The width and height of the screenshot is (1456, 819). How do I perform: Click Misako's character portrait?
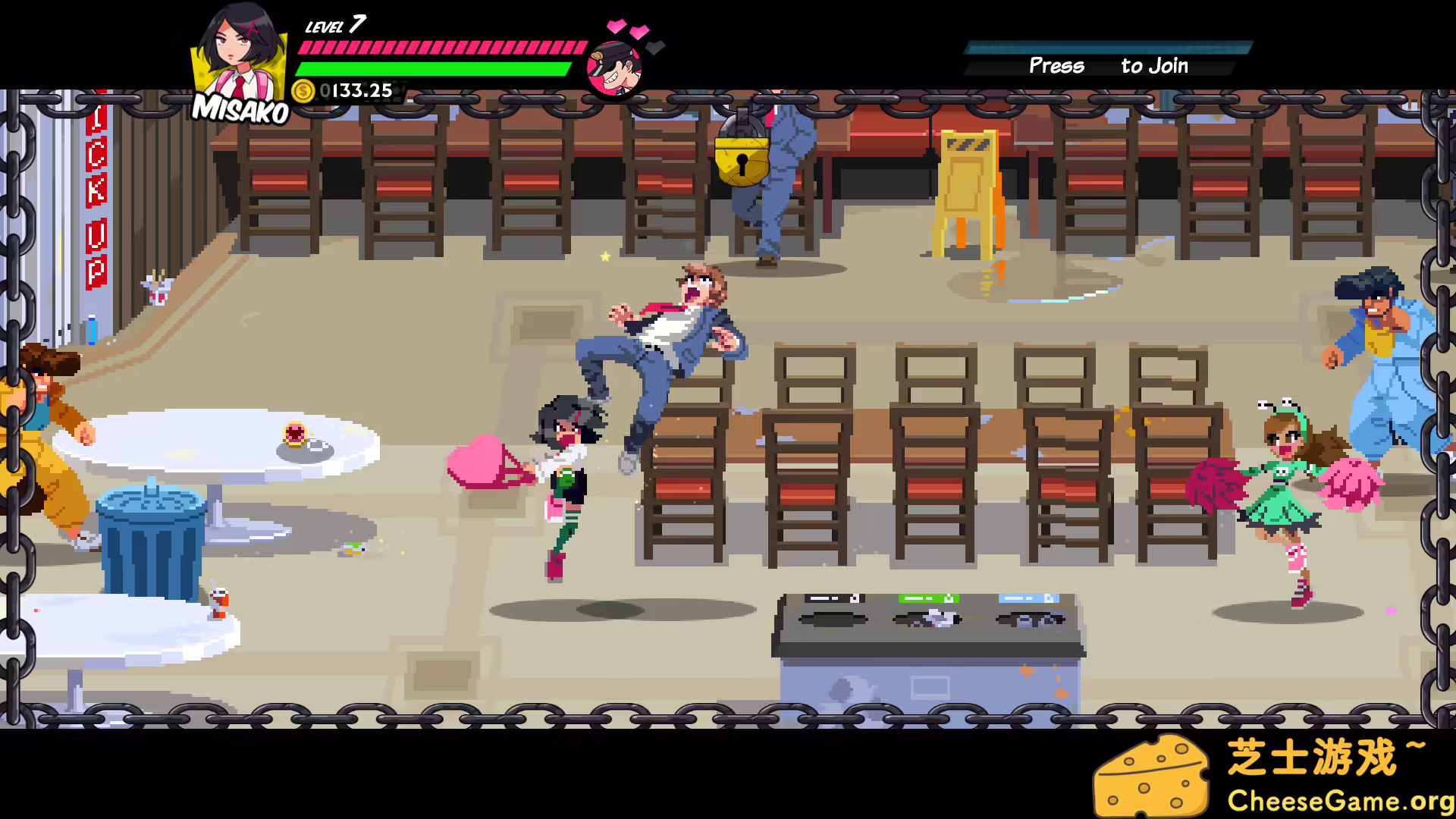(238, 57)
